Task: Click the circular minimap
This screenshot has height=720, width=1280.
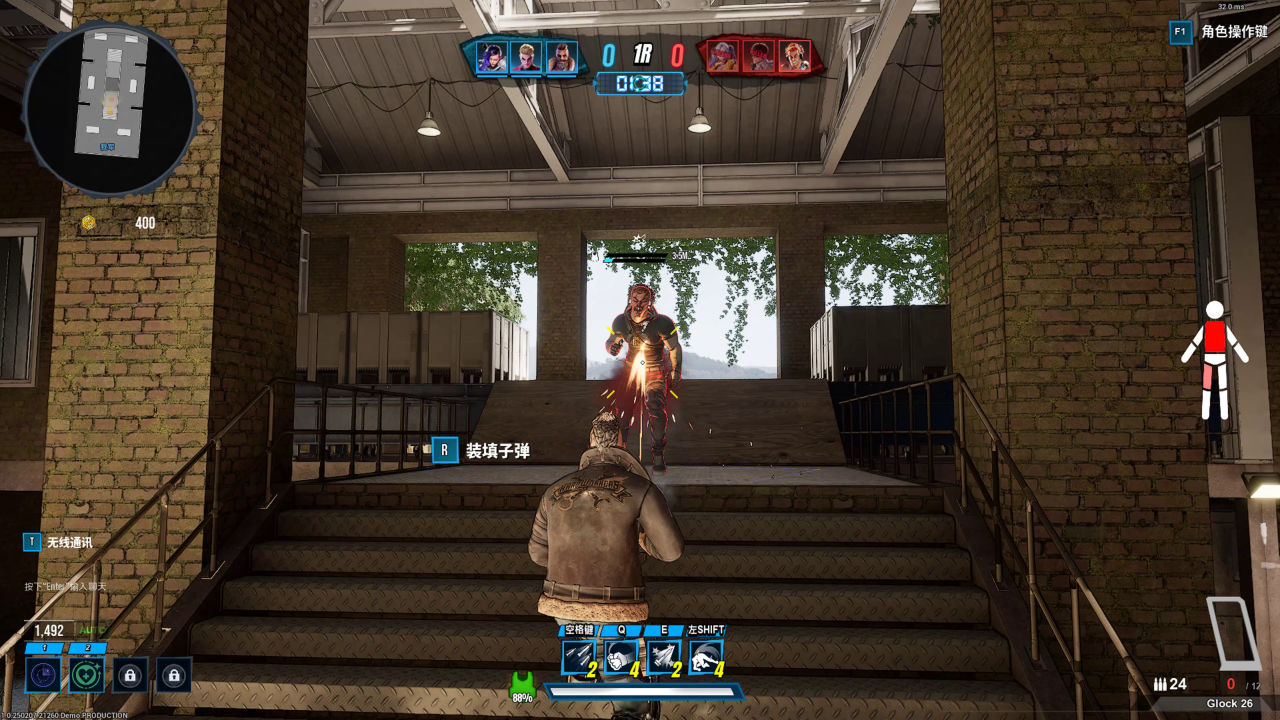Action: [109, 106]
